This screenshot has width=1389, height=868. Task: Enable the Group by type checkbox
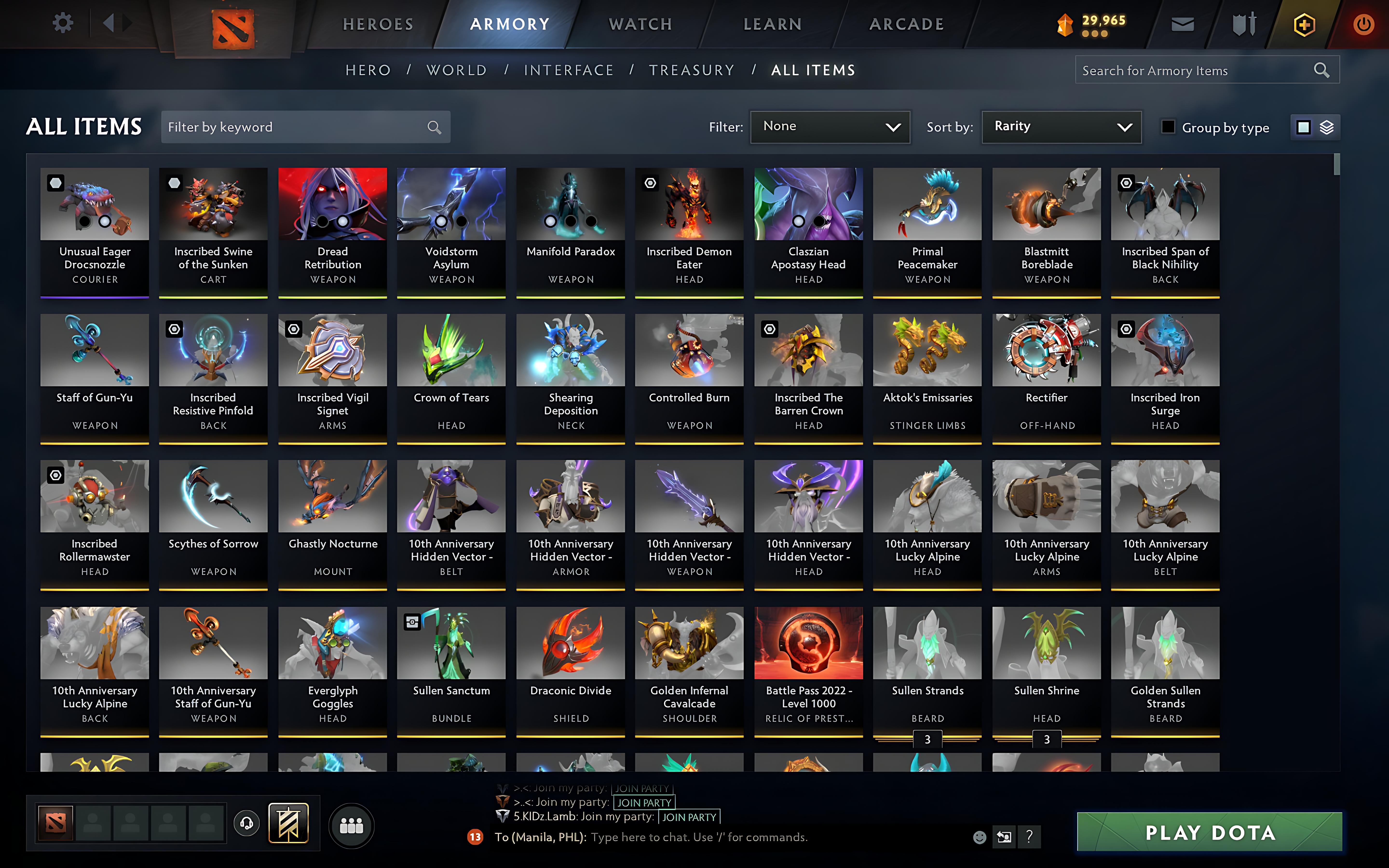click(1168, 127)
